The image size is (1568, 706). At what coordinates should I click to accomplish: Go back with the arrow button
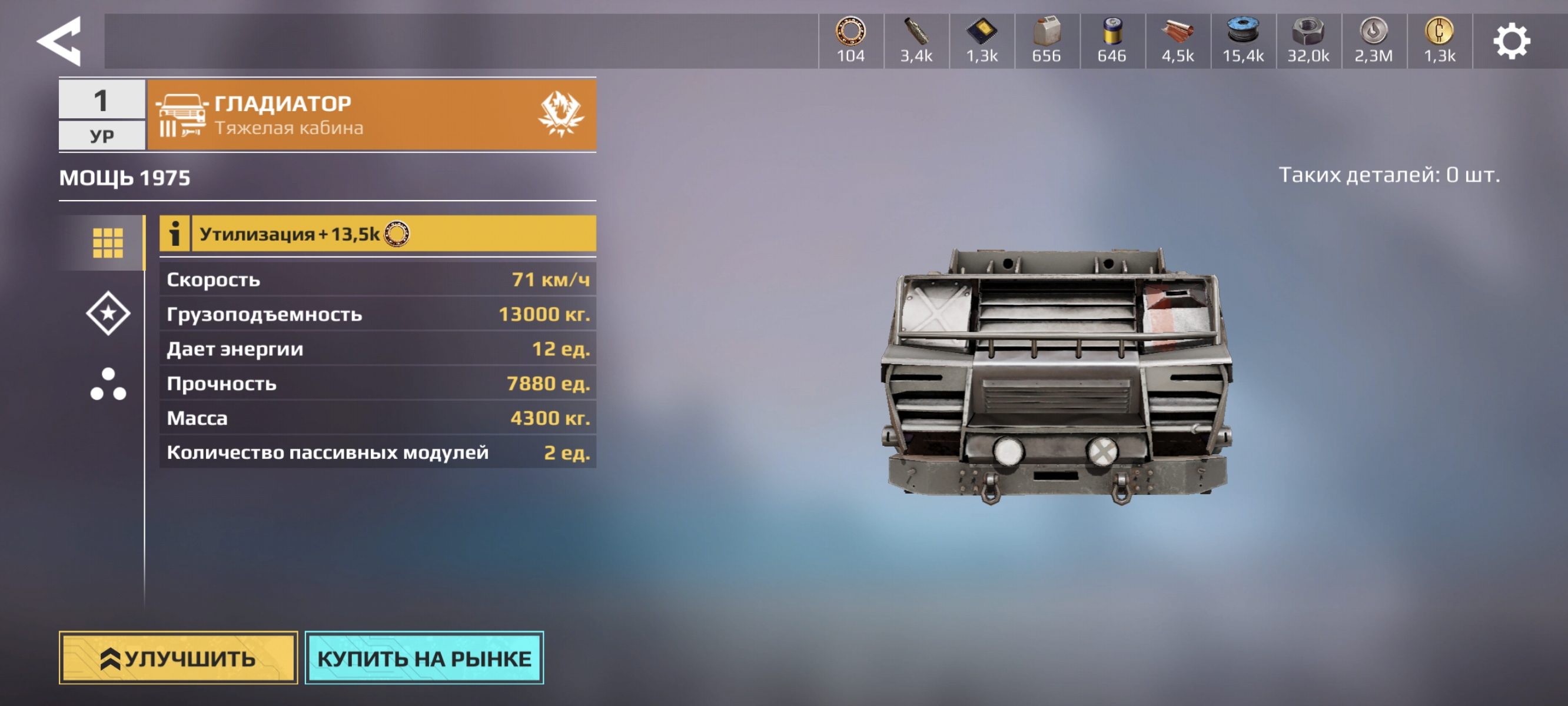point(59,41)
